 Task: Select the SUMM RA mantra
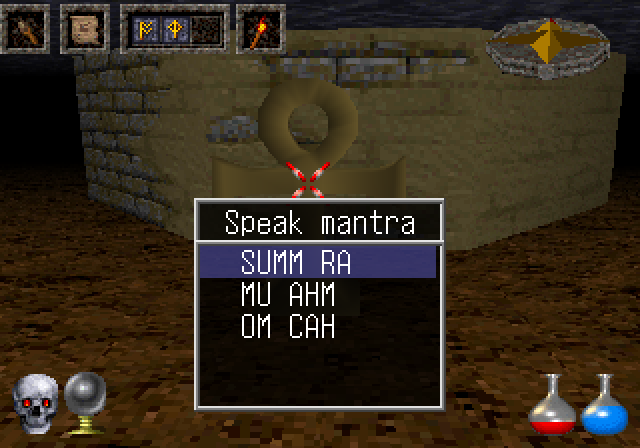click(296, 263)
